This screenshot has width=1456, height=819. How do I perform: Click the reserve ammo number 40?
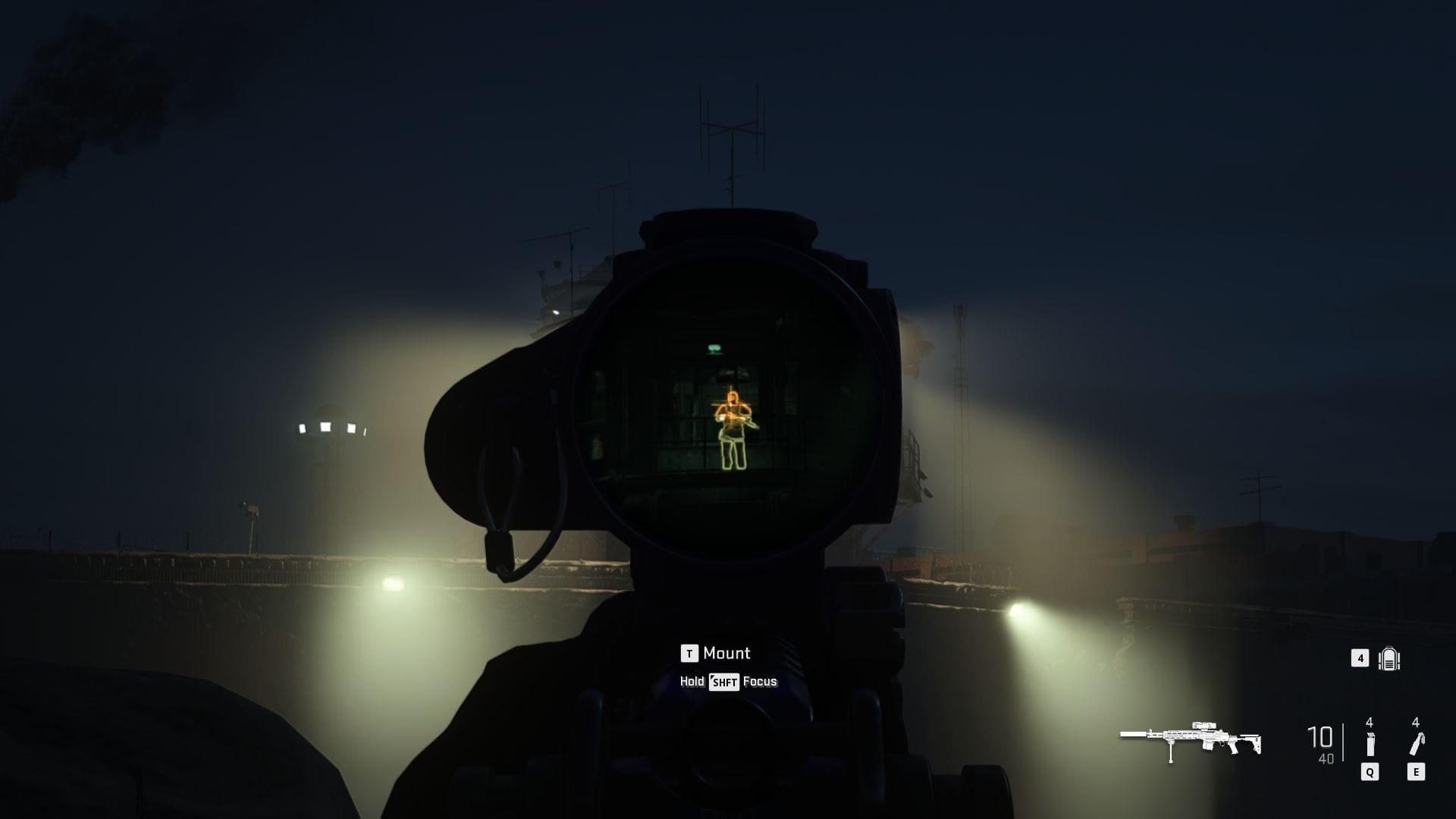coord(1325,758)
